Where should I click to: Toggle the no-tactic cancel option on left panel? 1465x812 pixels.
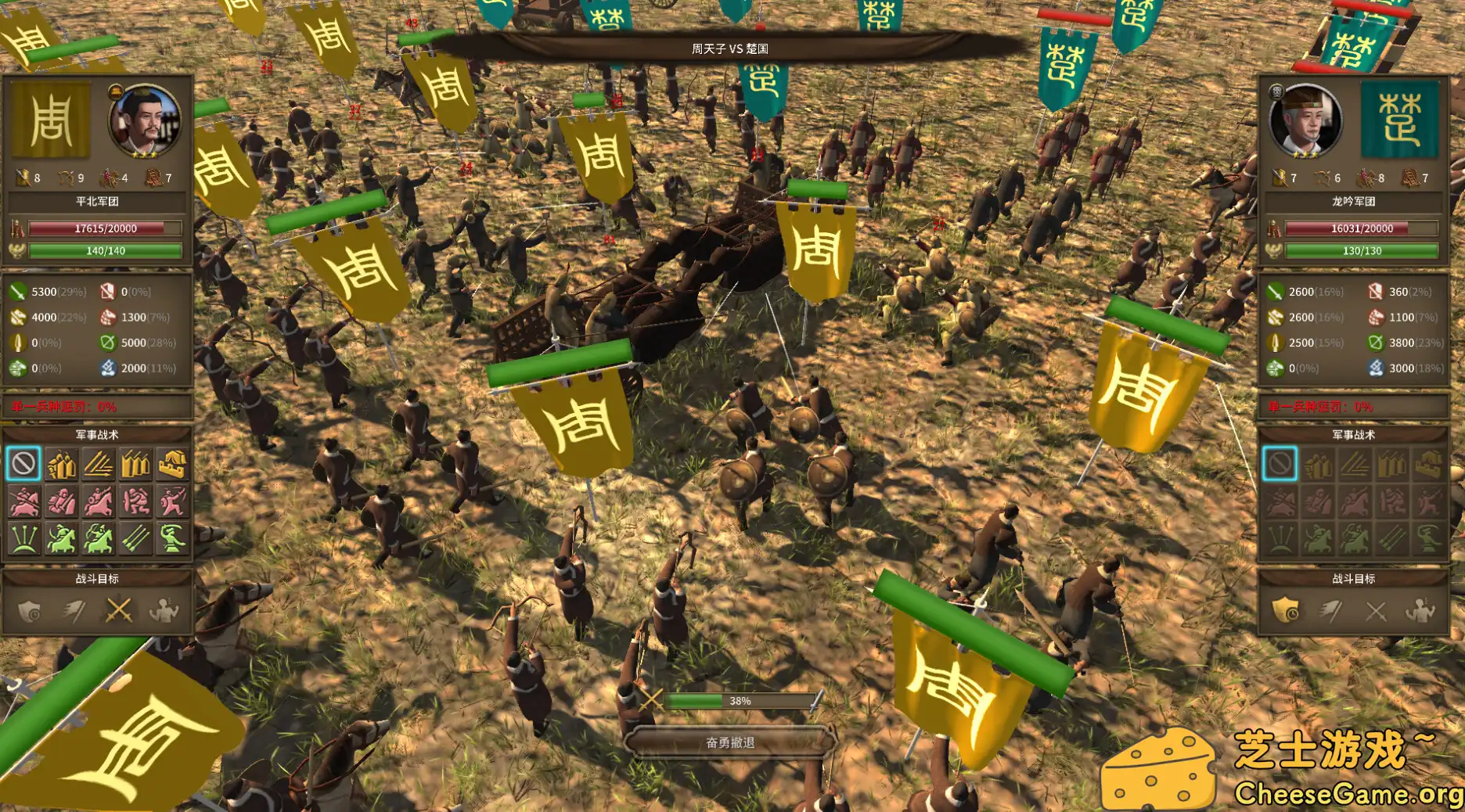coord(23,464)
